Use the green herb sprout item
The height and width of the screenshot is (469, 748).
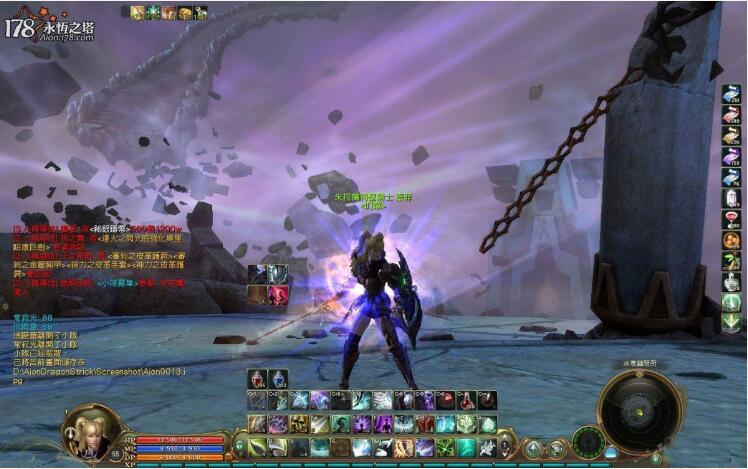pos(731,261)
